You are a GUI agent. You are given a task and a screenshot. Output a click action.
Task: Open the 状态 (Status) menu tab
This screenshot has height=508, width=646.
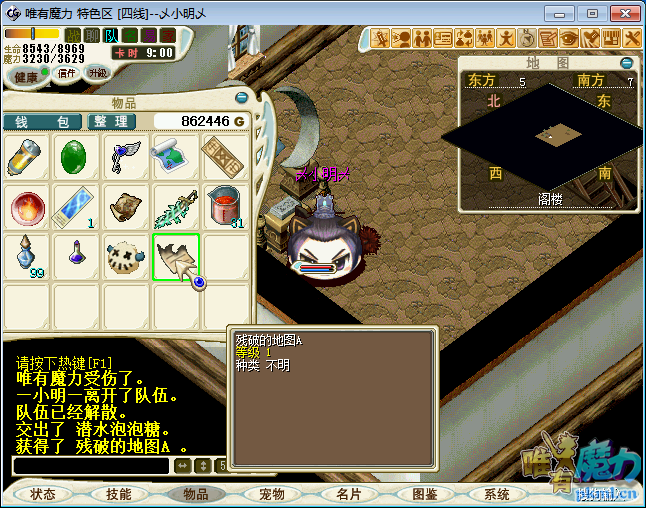tap(43, 494)
